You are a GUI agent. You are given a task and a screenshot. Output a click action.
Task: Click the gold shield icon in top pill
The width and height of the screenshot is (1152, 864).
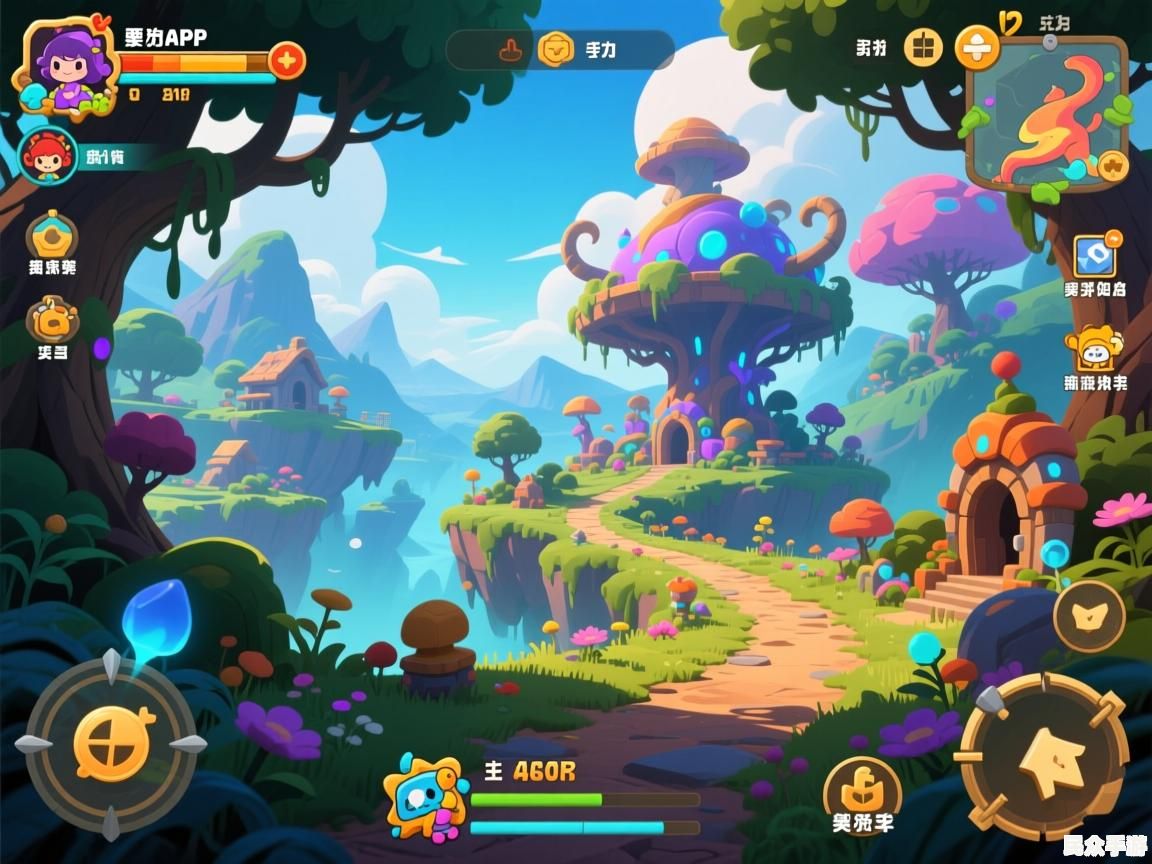556,49
